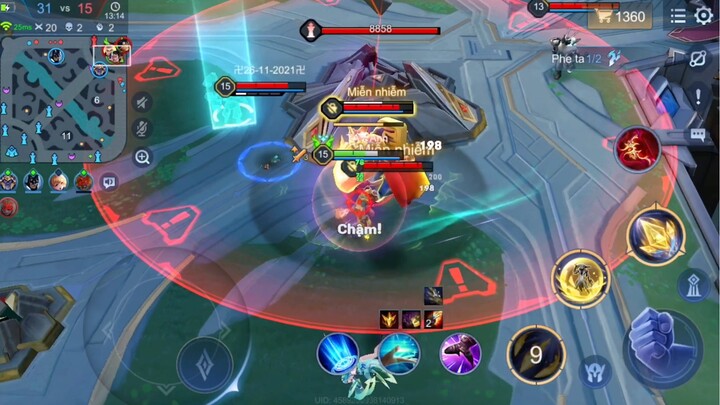The height and width of the screenshot is (405, 720).
Task: Open the chat message button with three dots
Action: tap(697, 134)
